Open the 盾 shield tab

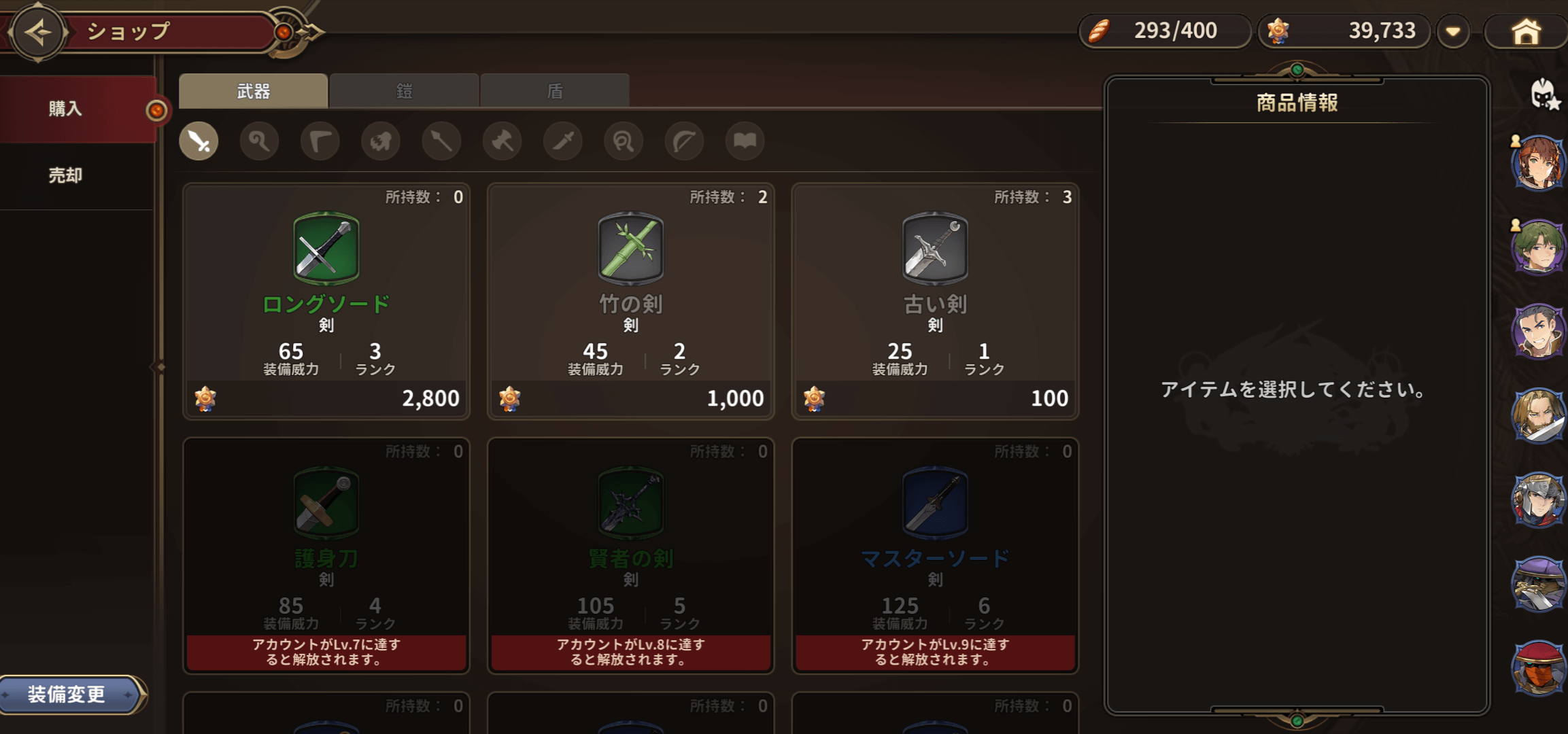[555, 91]
